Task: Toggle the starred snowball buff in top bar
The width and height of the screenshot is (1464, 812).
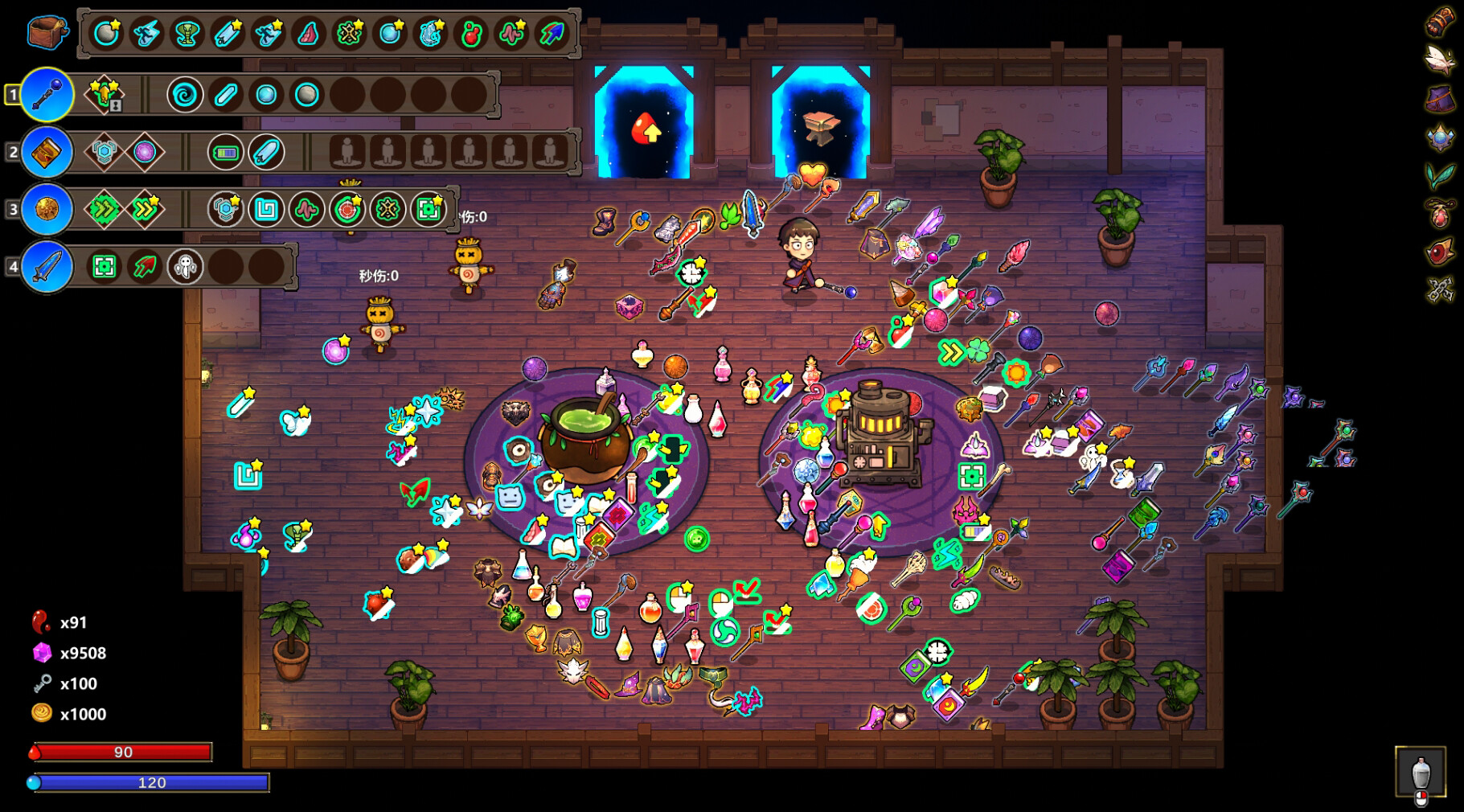Action: pyautogui.click(x=105, y=35)
